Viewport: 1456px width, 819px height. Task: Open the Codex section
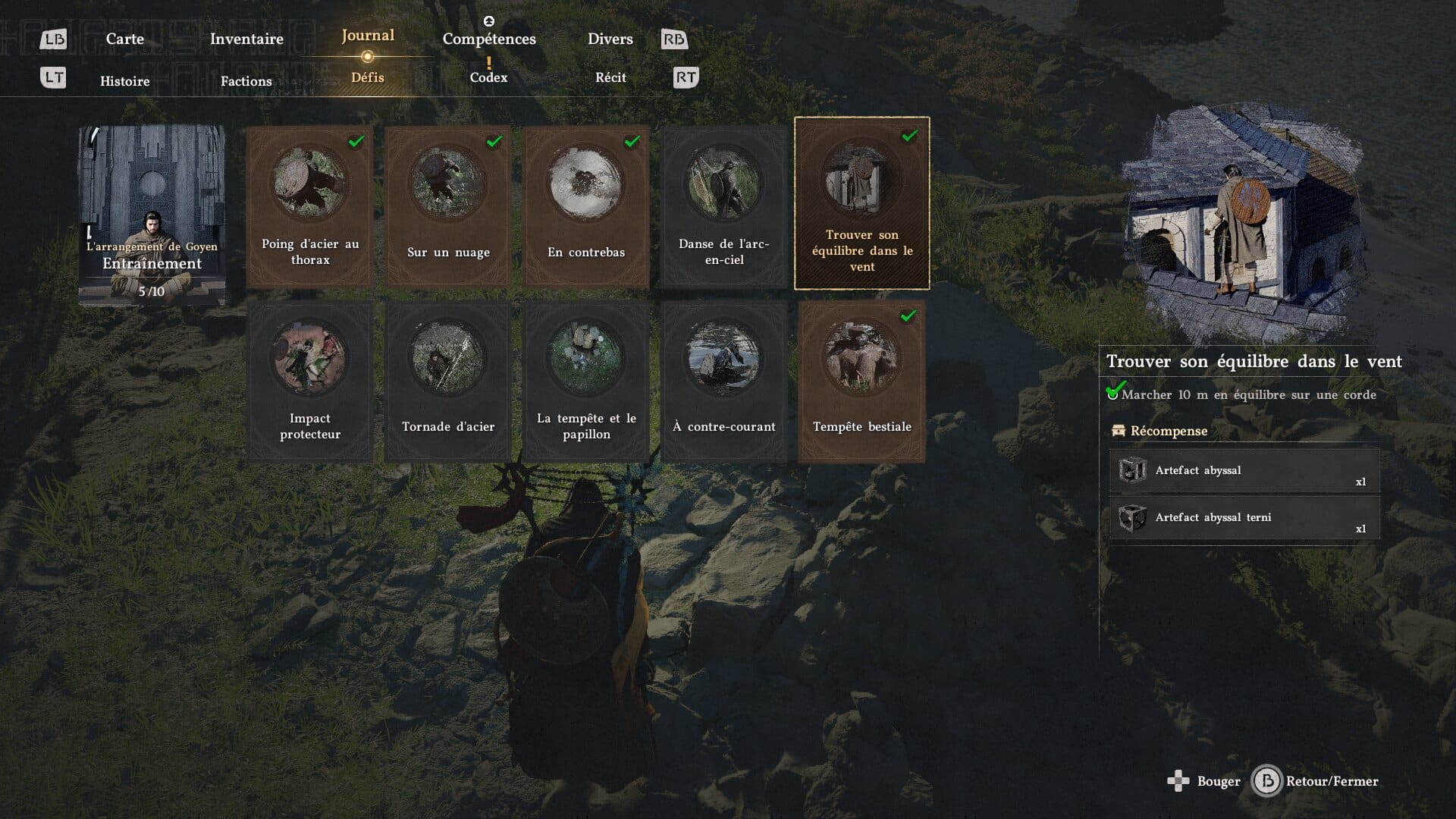(488, 77)
